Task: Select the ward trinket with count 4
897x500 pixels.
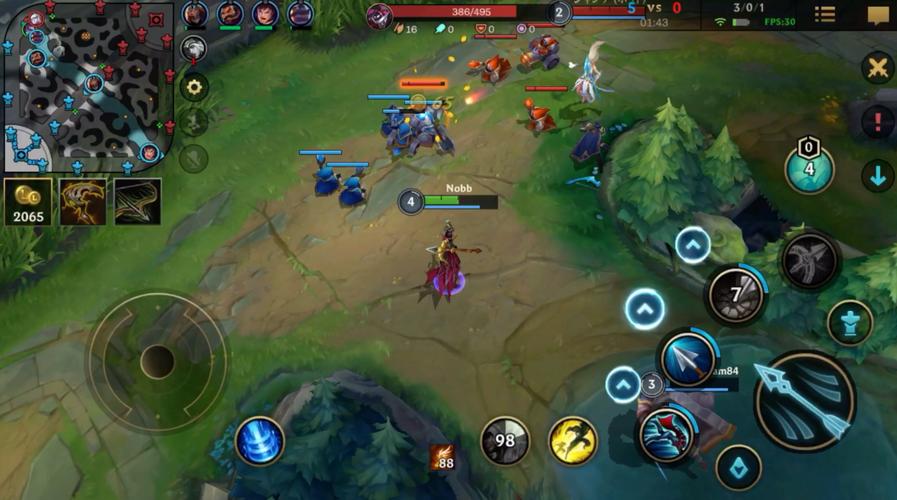Action: pos(809,167)
